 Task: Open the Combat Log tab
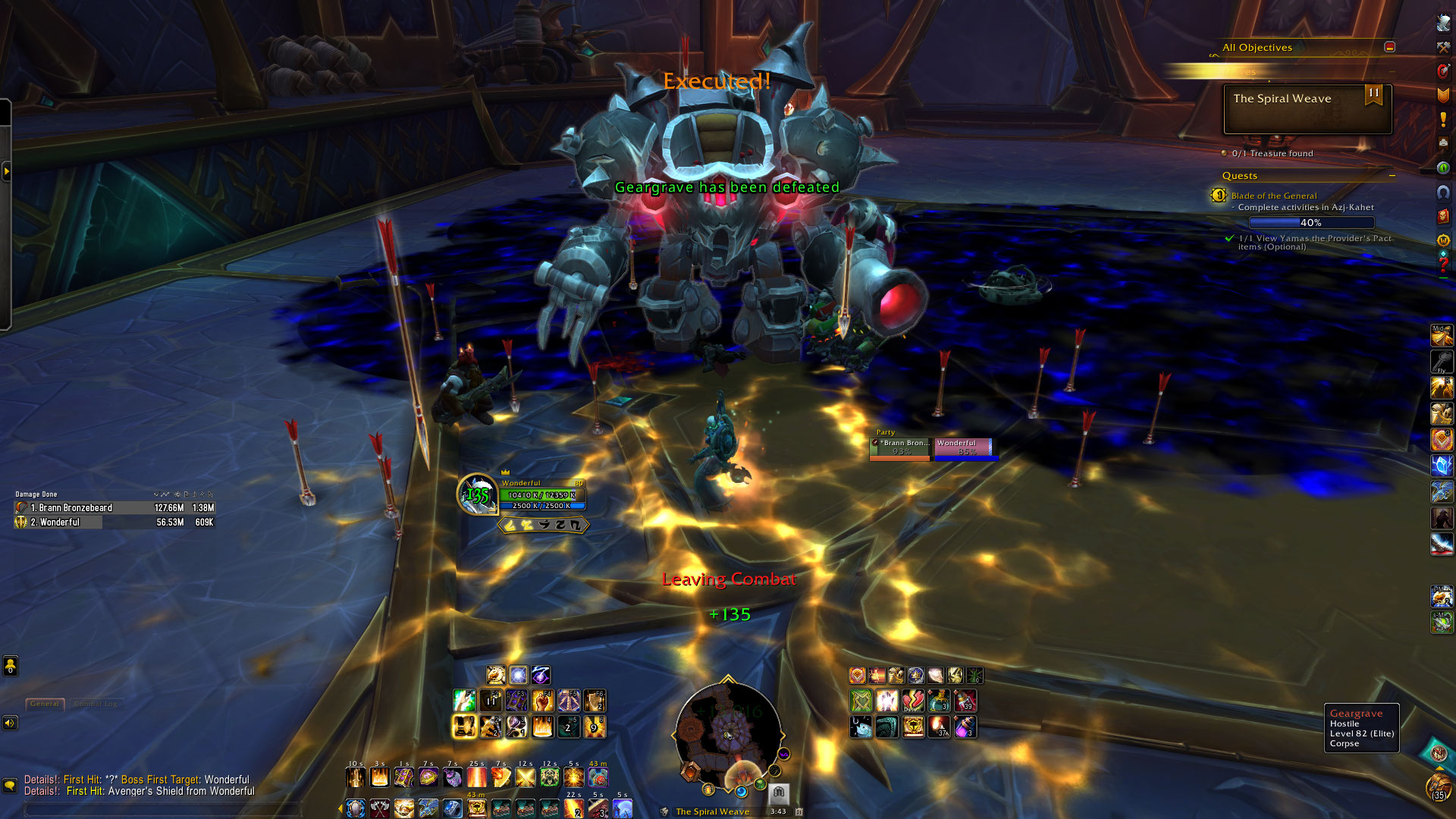tap(96, 704)
